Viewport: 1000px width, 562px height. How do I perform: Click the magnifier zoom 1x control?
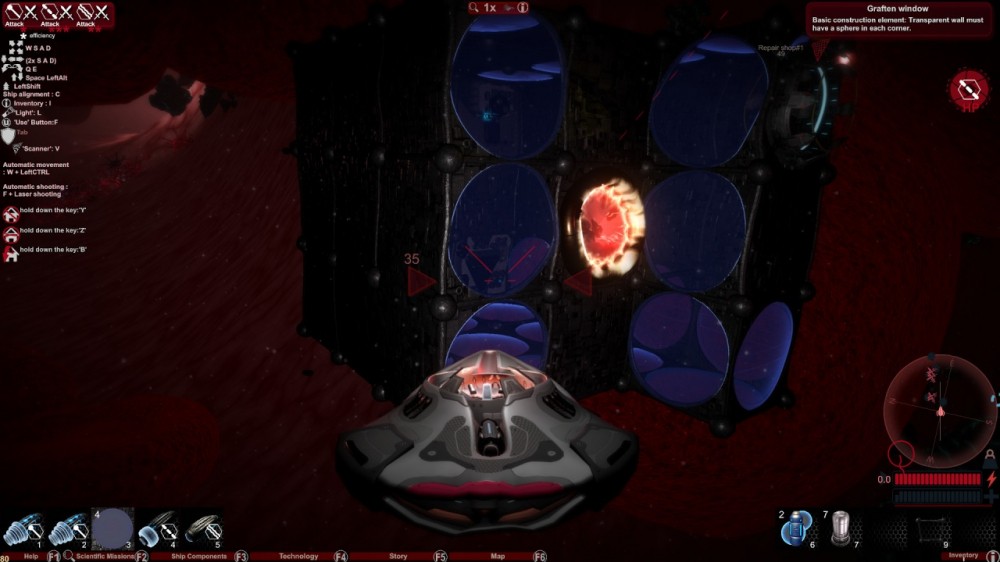pos(483,7)
